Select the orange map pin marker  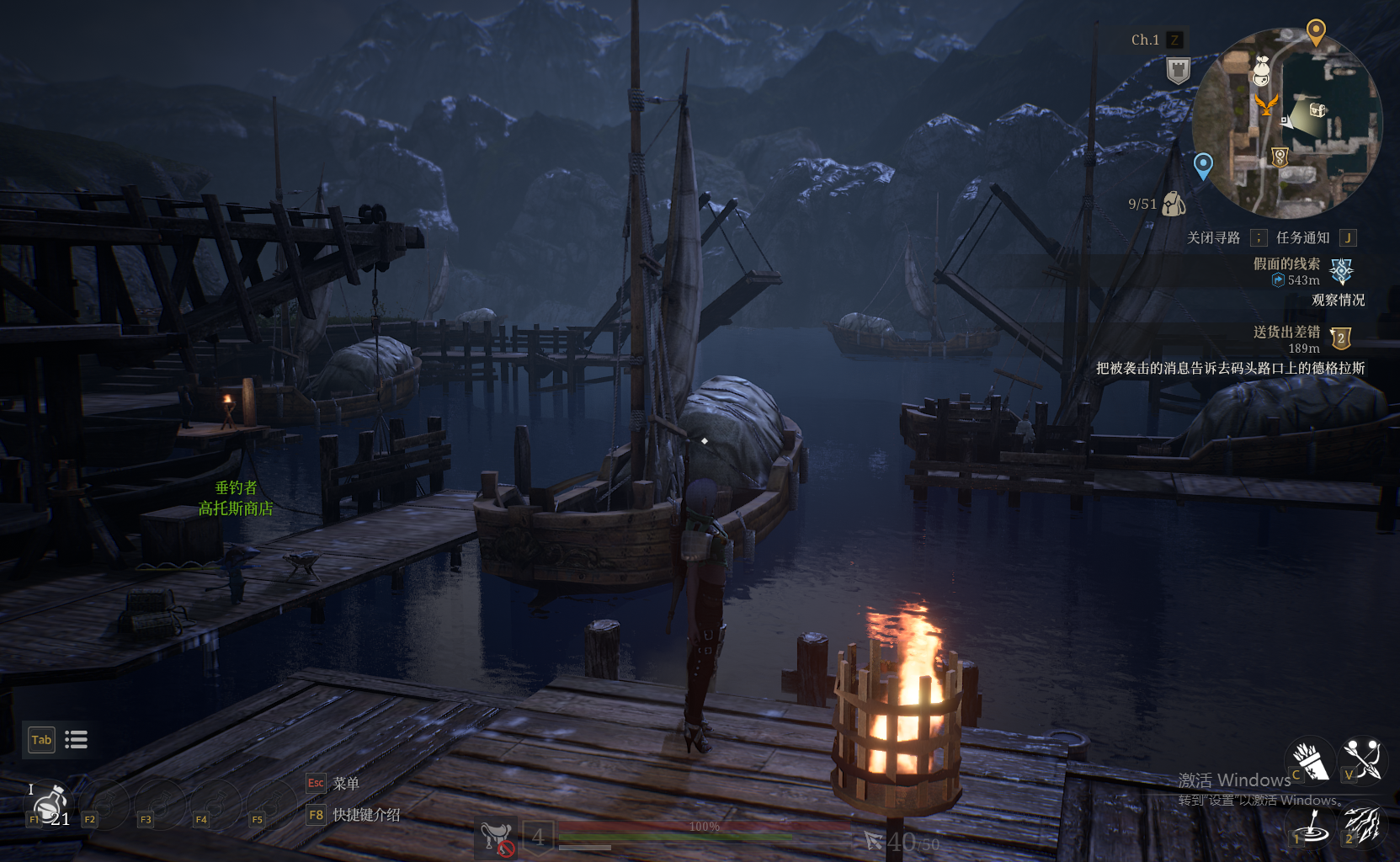[x=1315, y=32]
